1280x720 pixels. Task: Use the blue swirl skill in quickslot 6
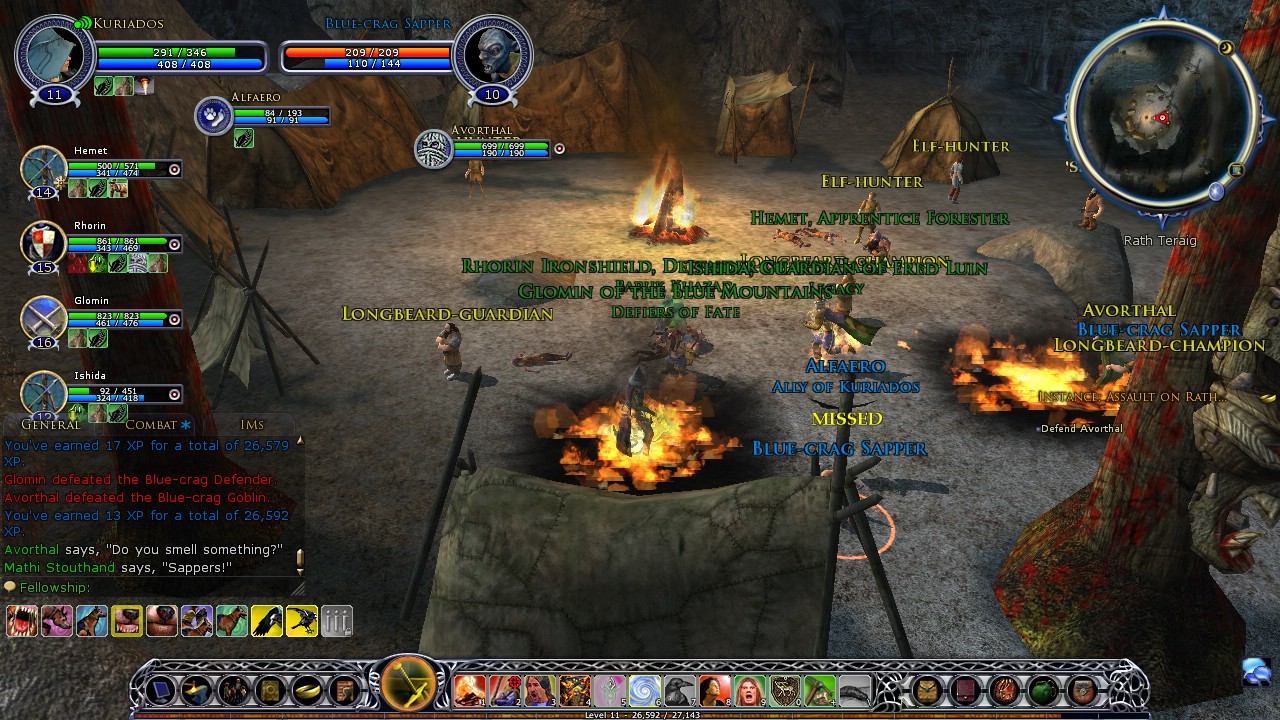644,690
